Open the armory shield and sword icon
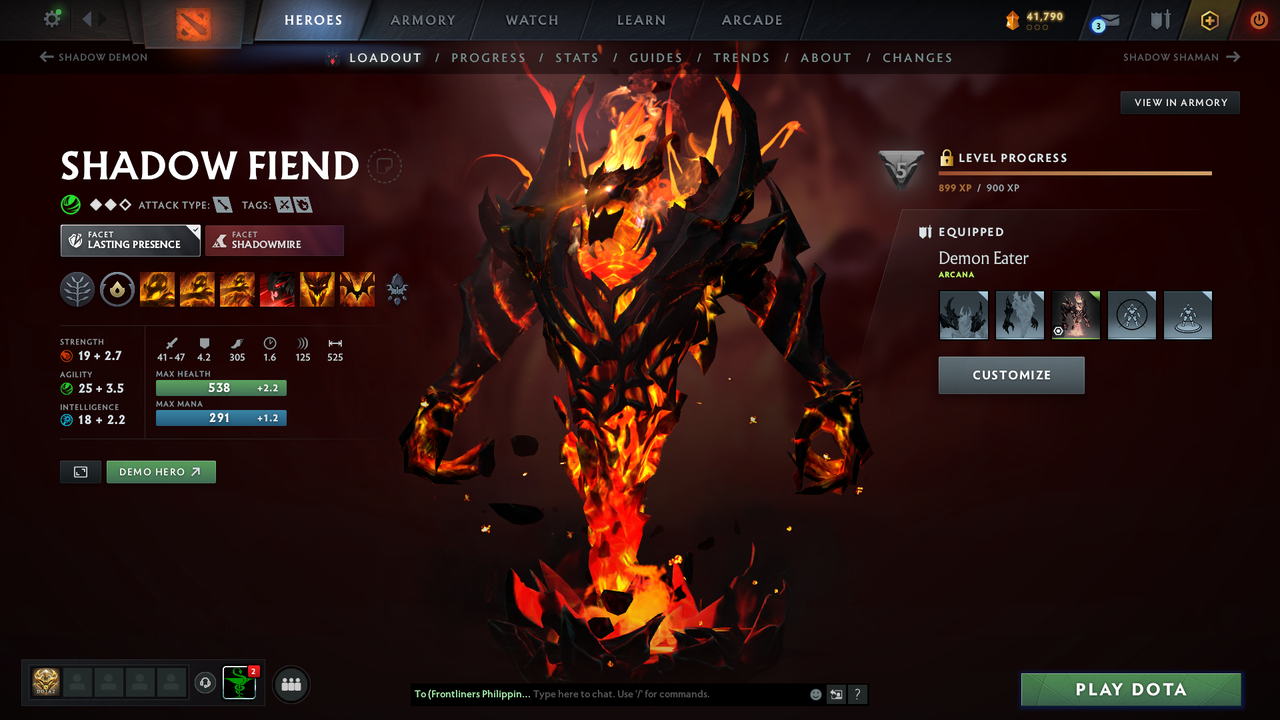Image resolution: width=1280 pixels, height=720 pixels. click(1158, 19)
